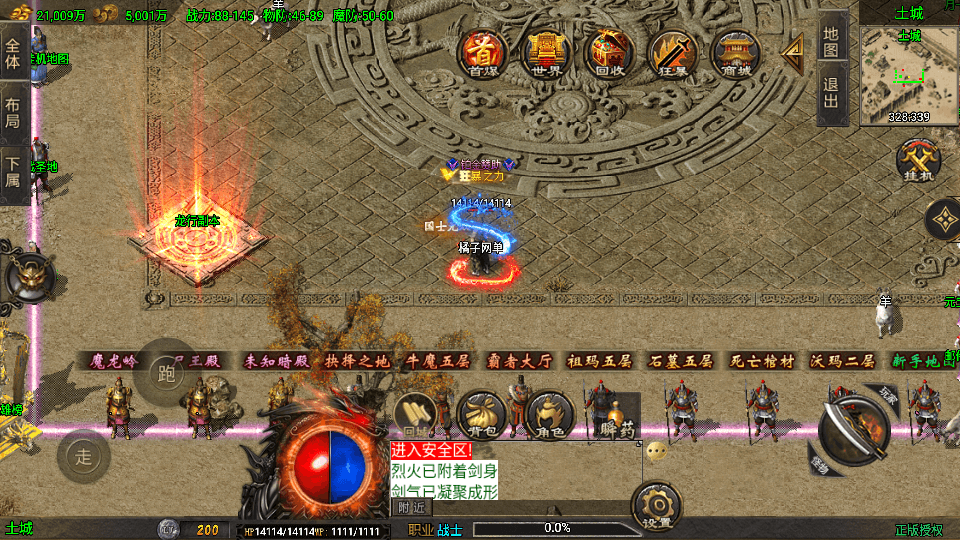Activate the 狂暴 berserk sword icon

click(x=672, y=52)
